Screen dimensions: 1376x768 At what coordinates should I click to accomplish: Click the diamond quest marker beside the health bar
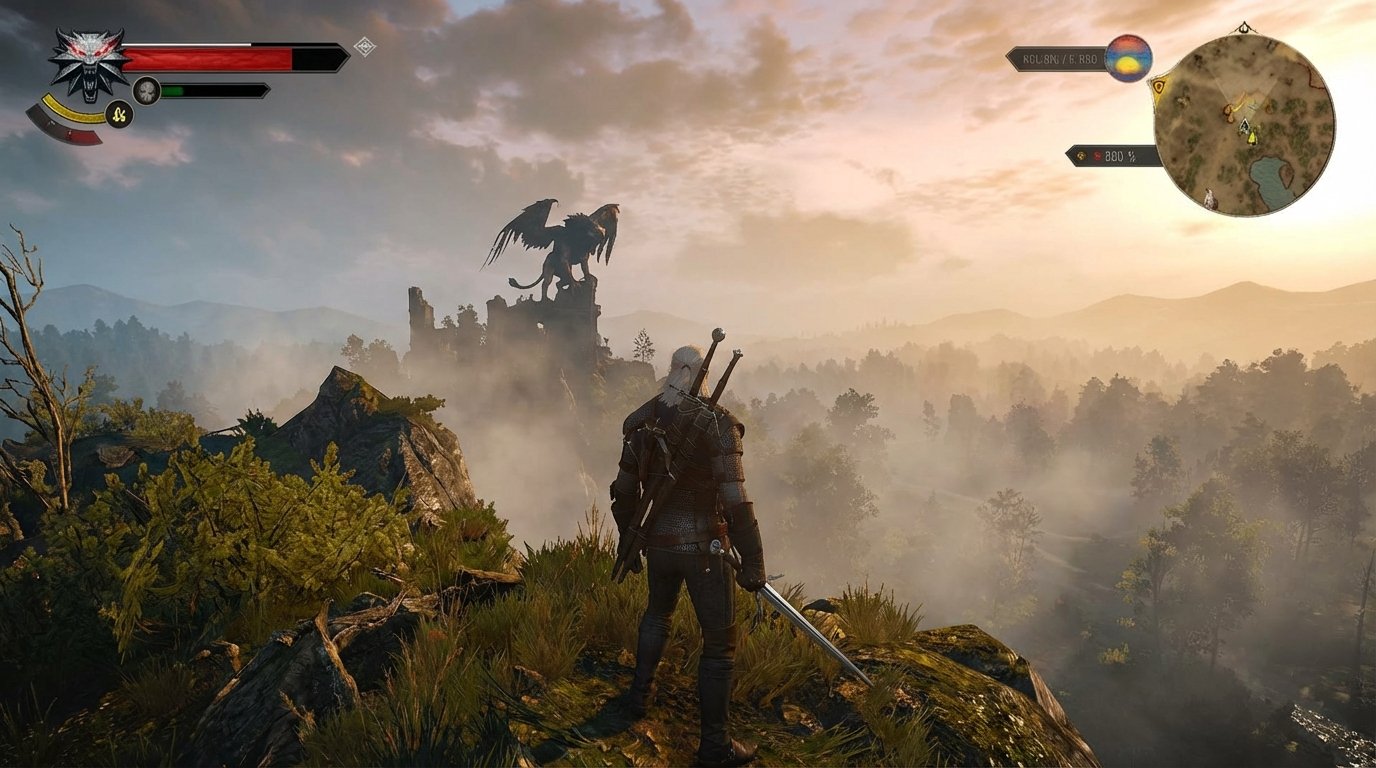364,46
